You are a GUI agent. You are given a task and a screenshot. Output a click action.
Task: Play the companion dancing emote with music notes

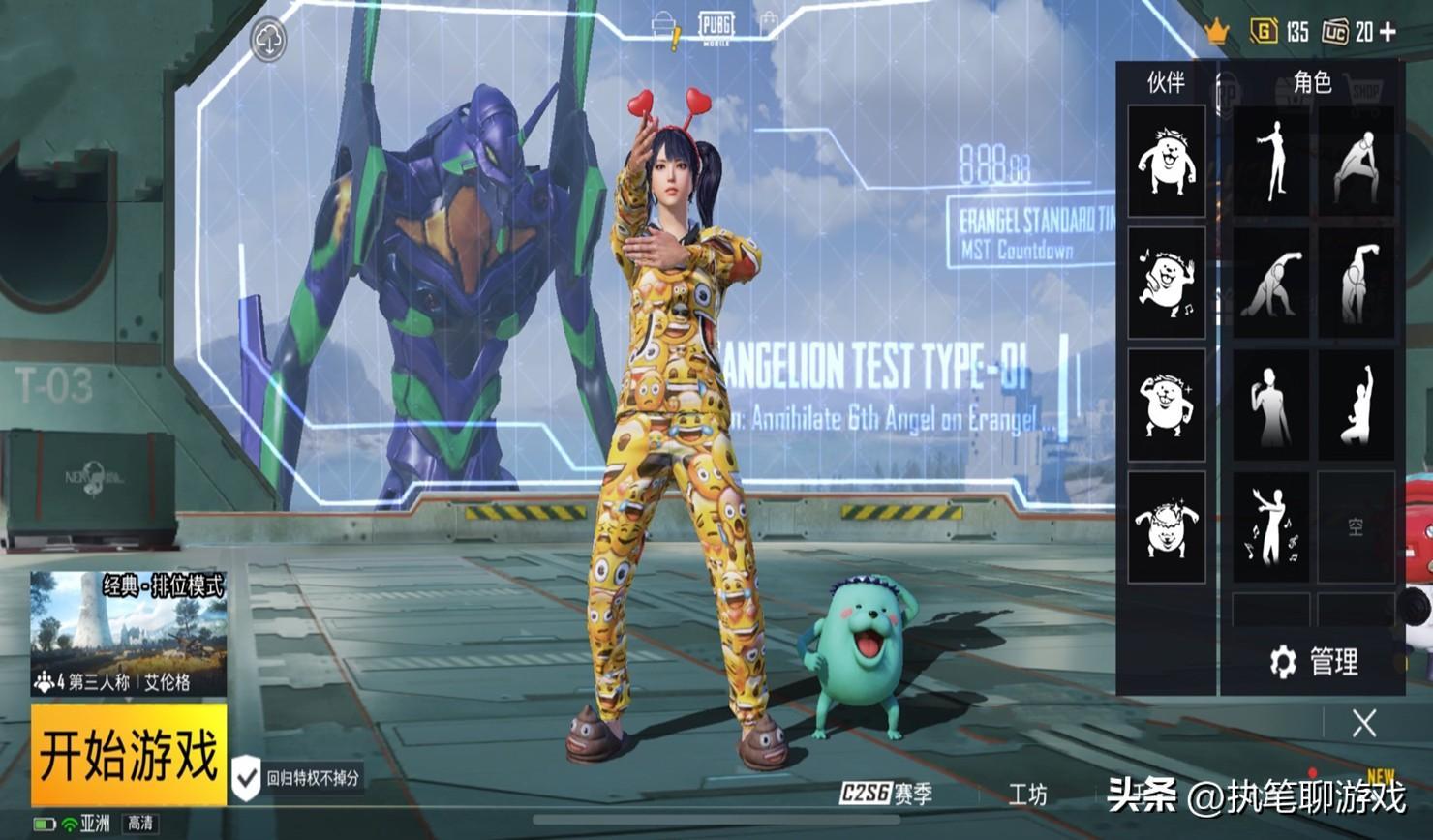pyautogui.click(x=1166, y=283)
